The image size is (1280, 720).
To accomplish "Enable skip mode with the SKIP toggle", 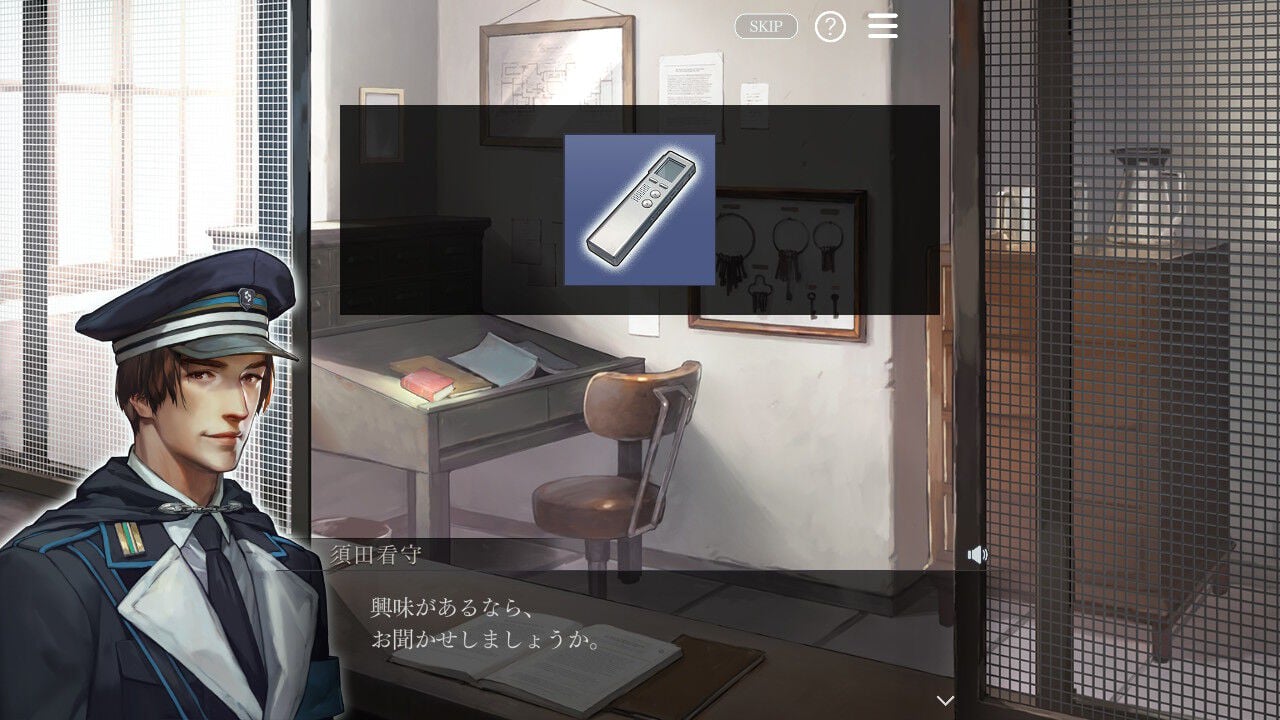I will [765, 26].
